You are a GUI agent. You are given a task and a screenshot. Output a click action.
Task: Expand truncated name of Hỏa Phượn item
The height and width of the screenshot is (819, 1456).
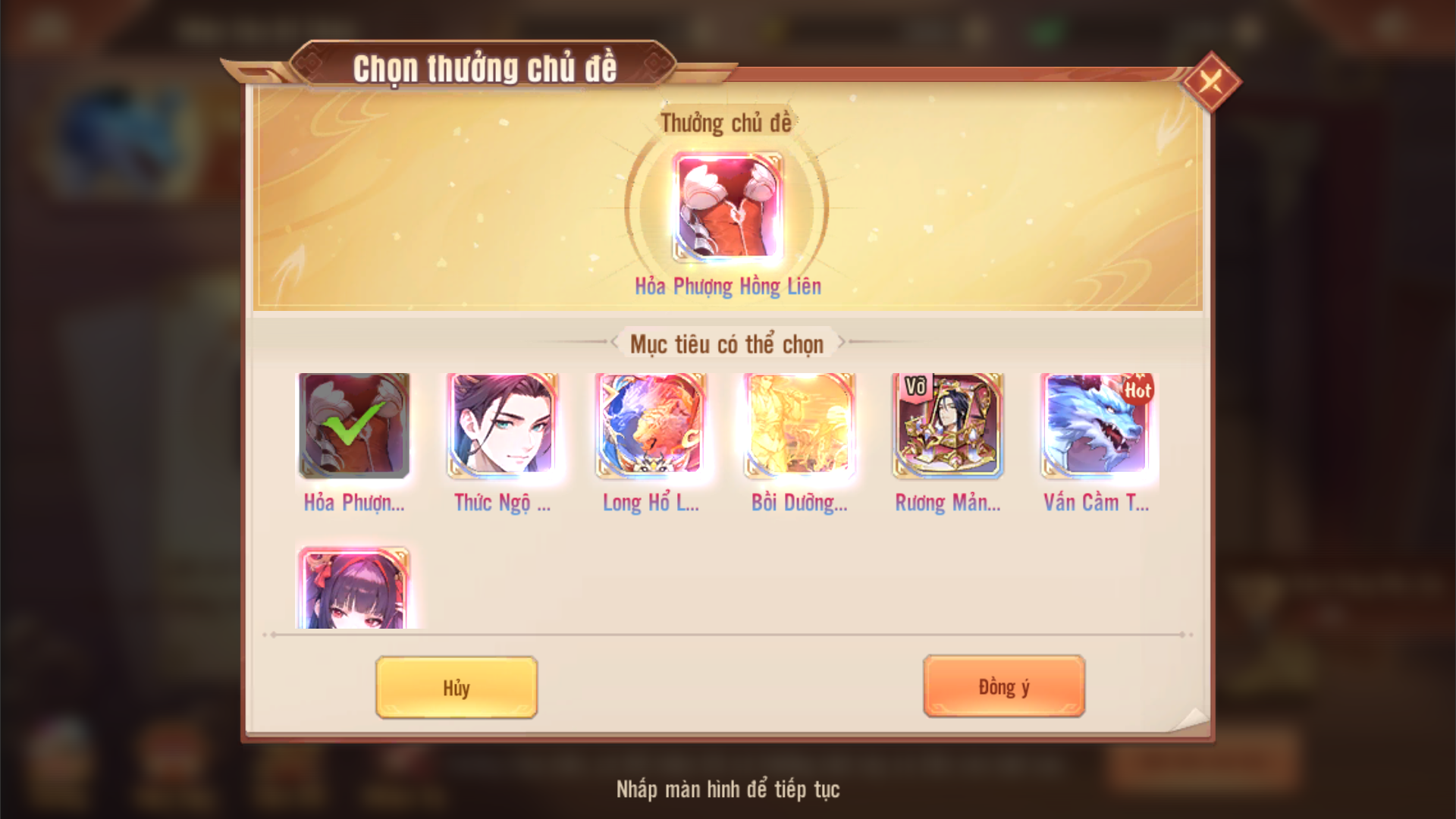click(353, 503)
